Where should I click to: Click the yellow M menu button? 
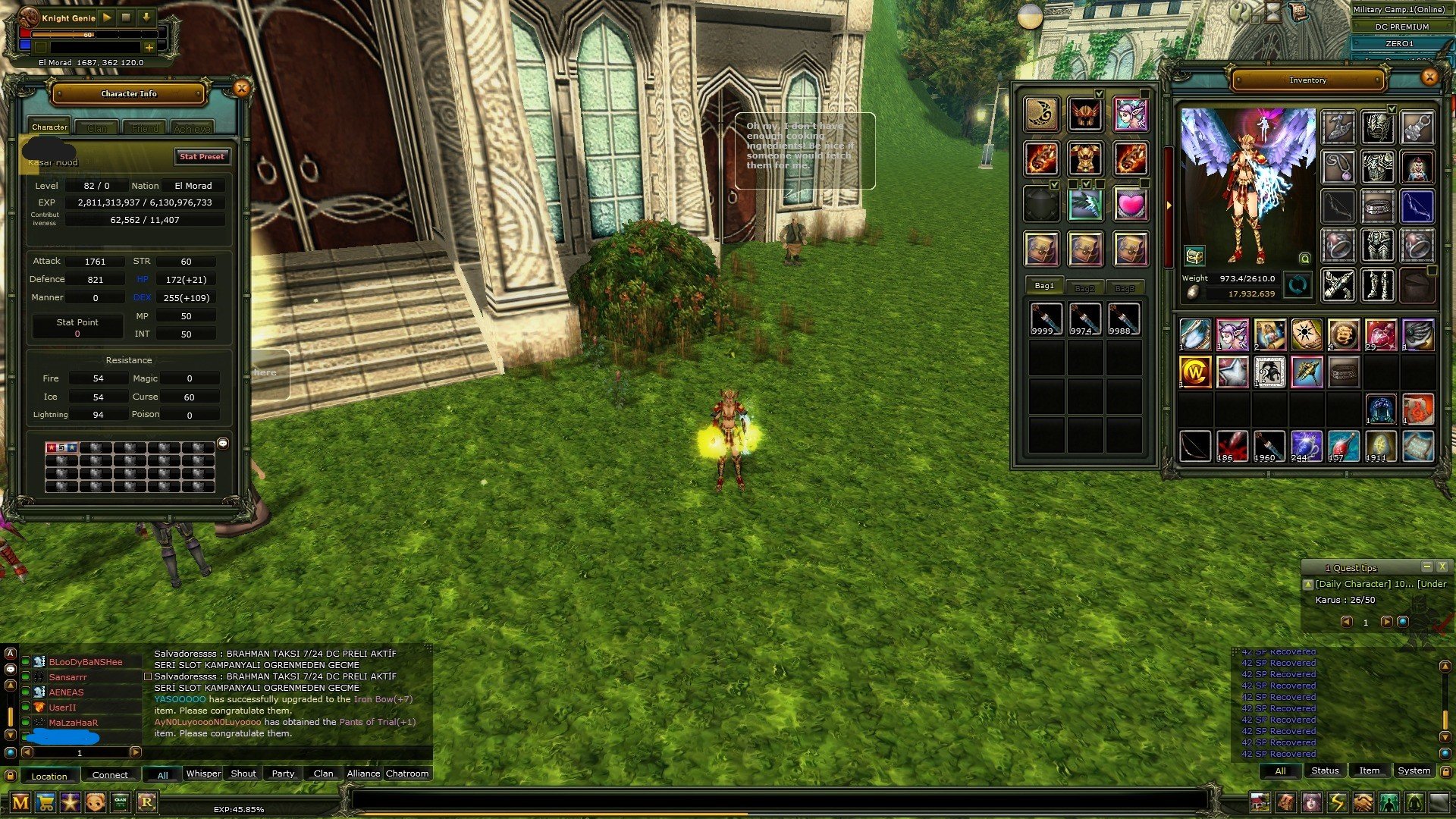click(x=20, y=802)
